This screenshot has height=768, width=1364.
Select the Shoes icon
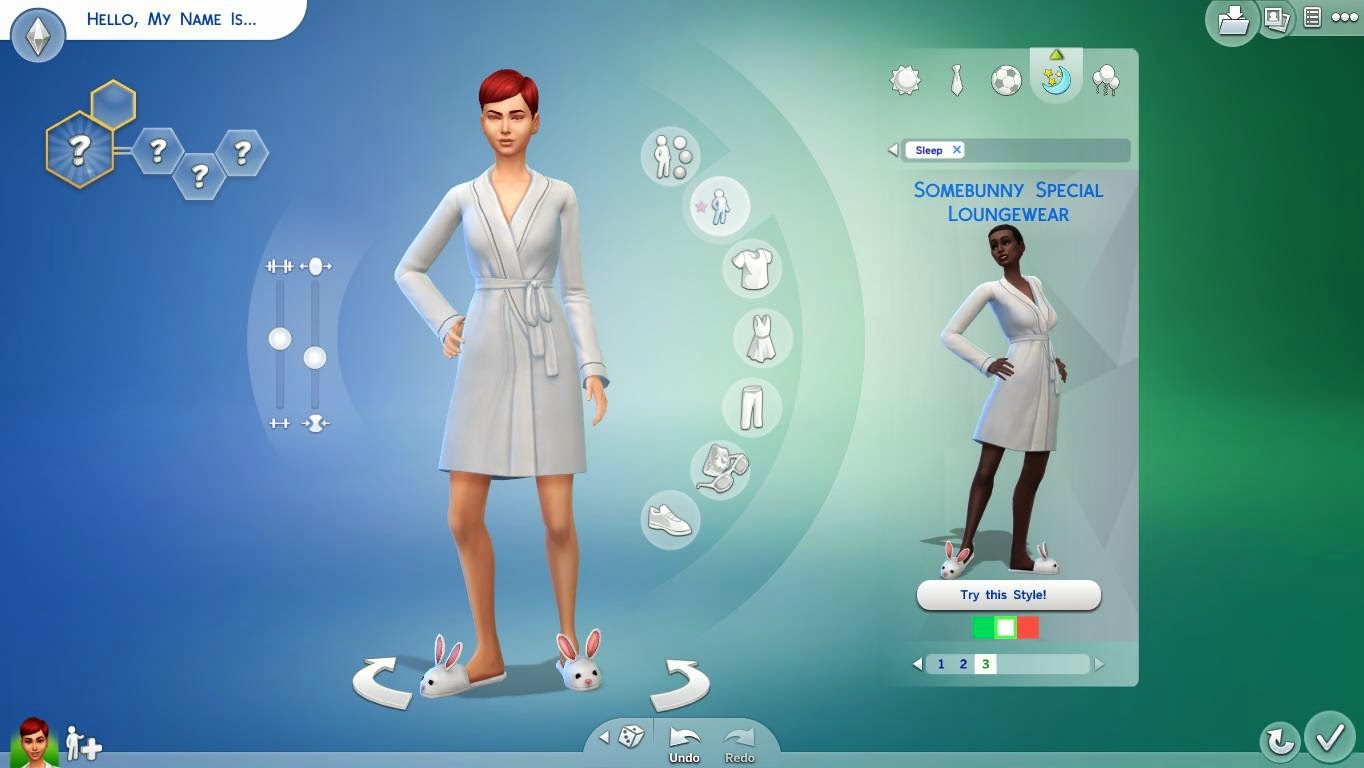pos(668,520)
